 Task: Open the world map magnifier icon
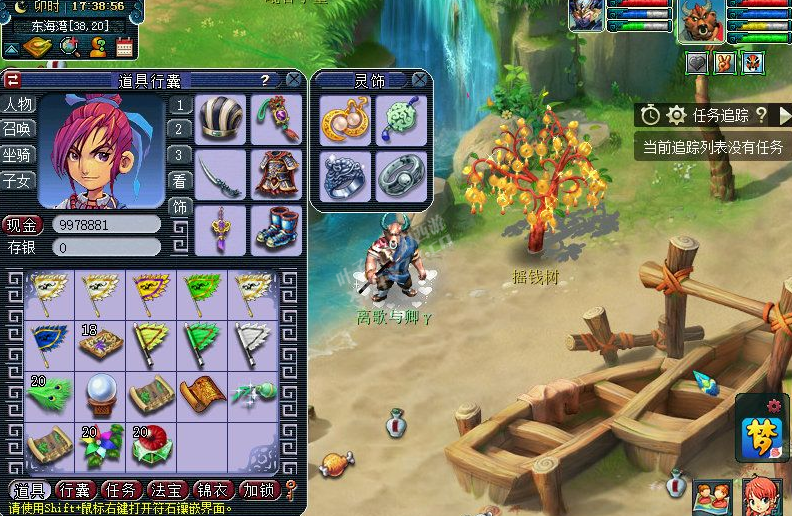(69, 46)
